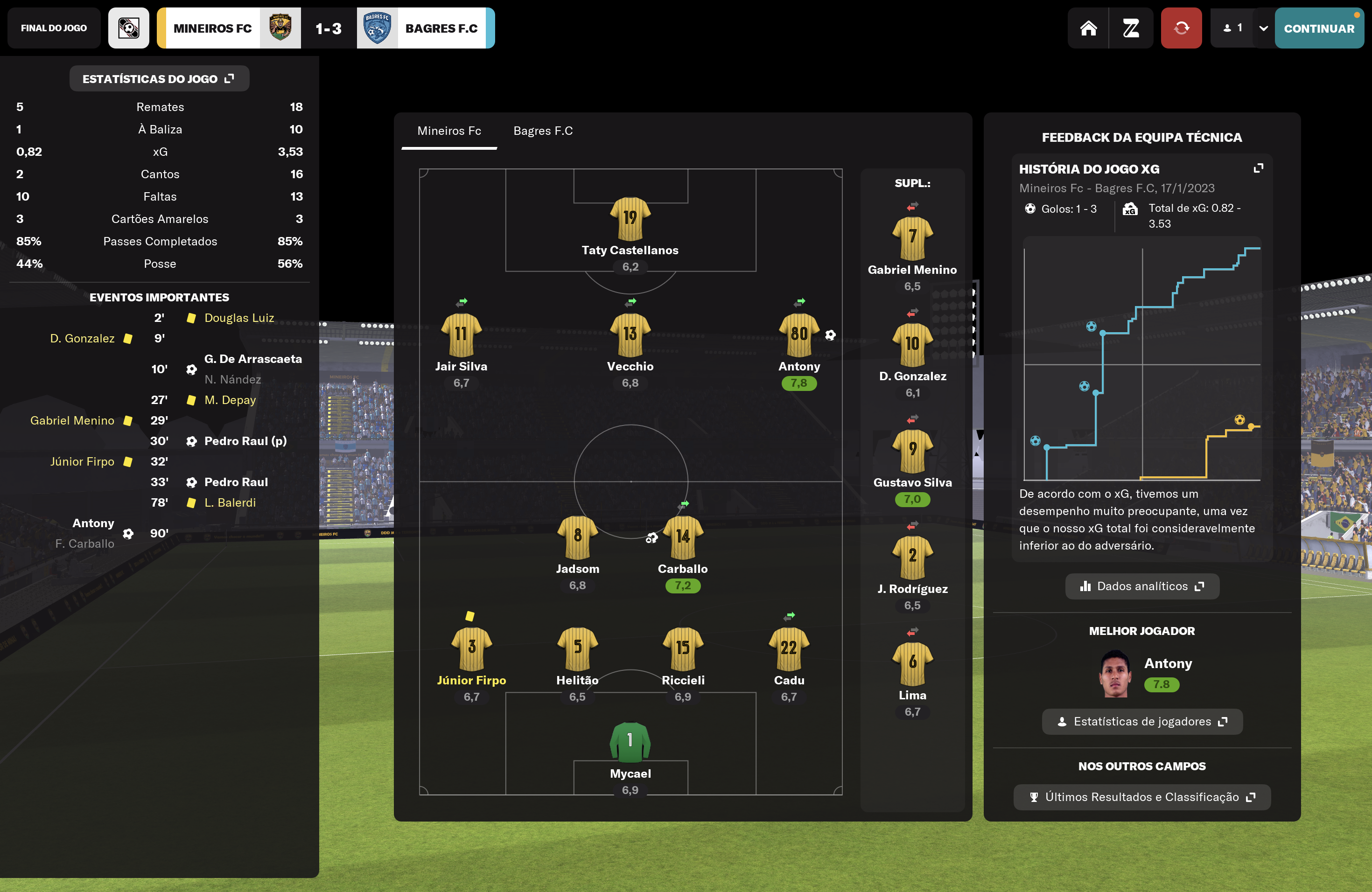Expand the História do Jogo xG chart
Image resolution: width=1372 pixels, height=892 pixels.
[1259, 168]
